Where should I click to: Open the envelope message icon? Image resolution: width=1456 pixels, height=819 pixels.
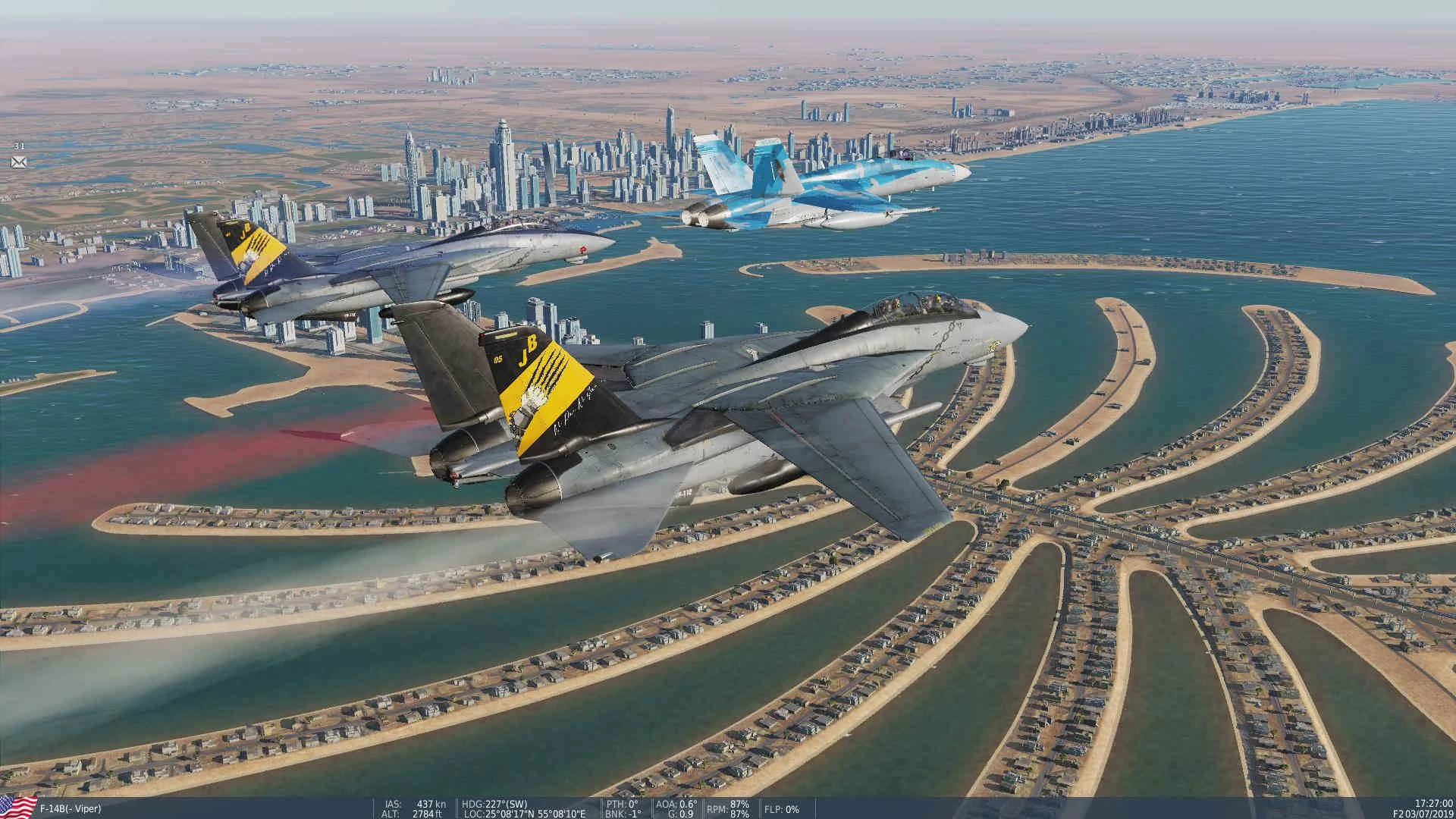pyautogui.click(x=19, y=162)
